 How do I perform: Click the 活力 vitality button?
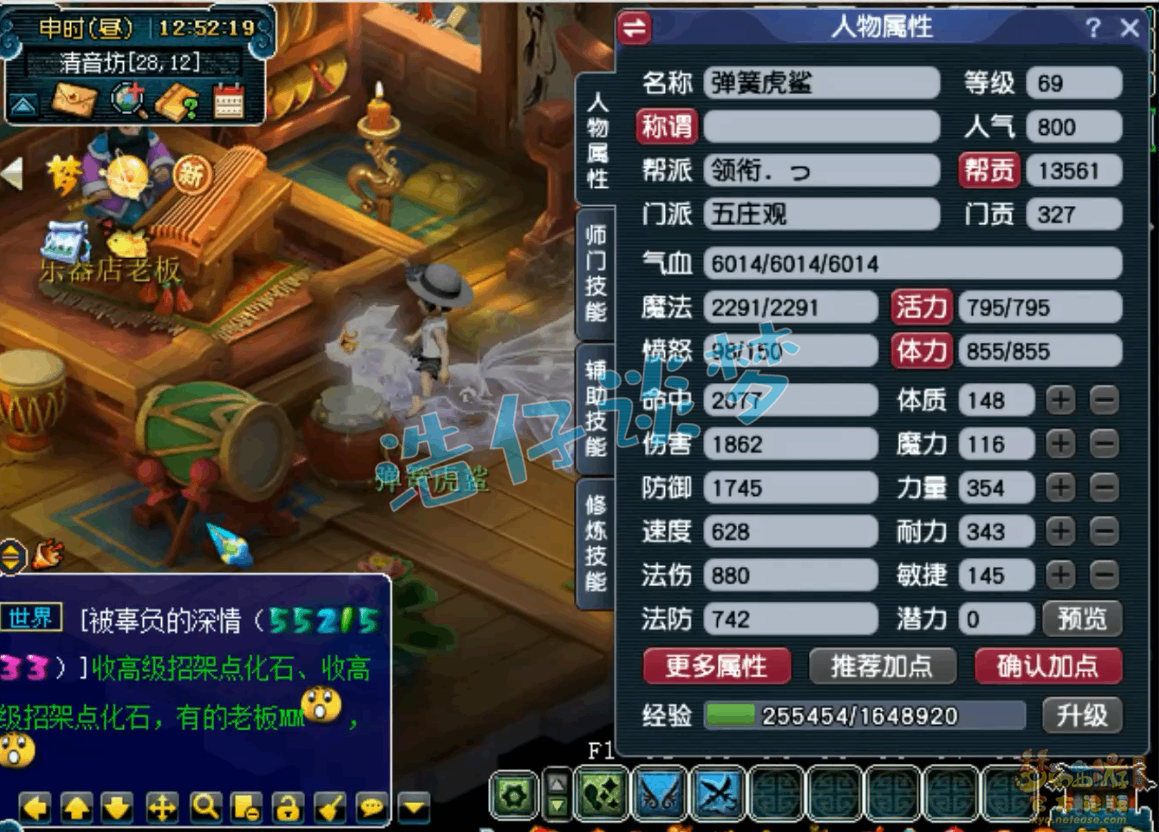click(920, 307)
